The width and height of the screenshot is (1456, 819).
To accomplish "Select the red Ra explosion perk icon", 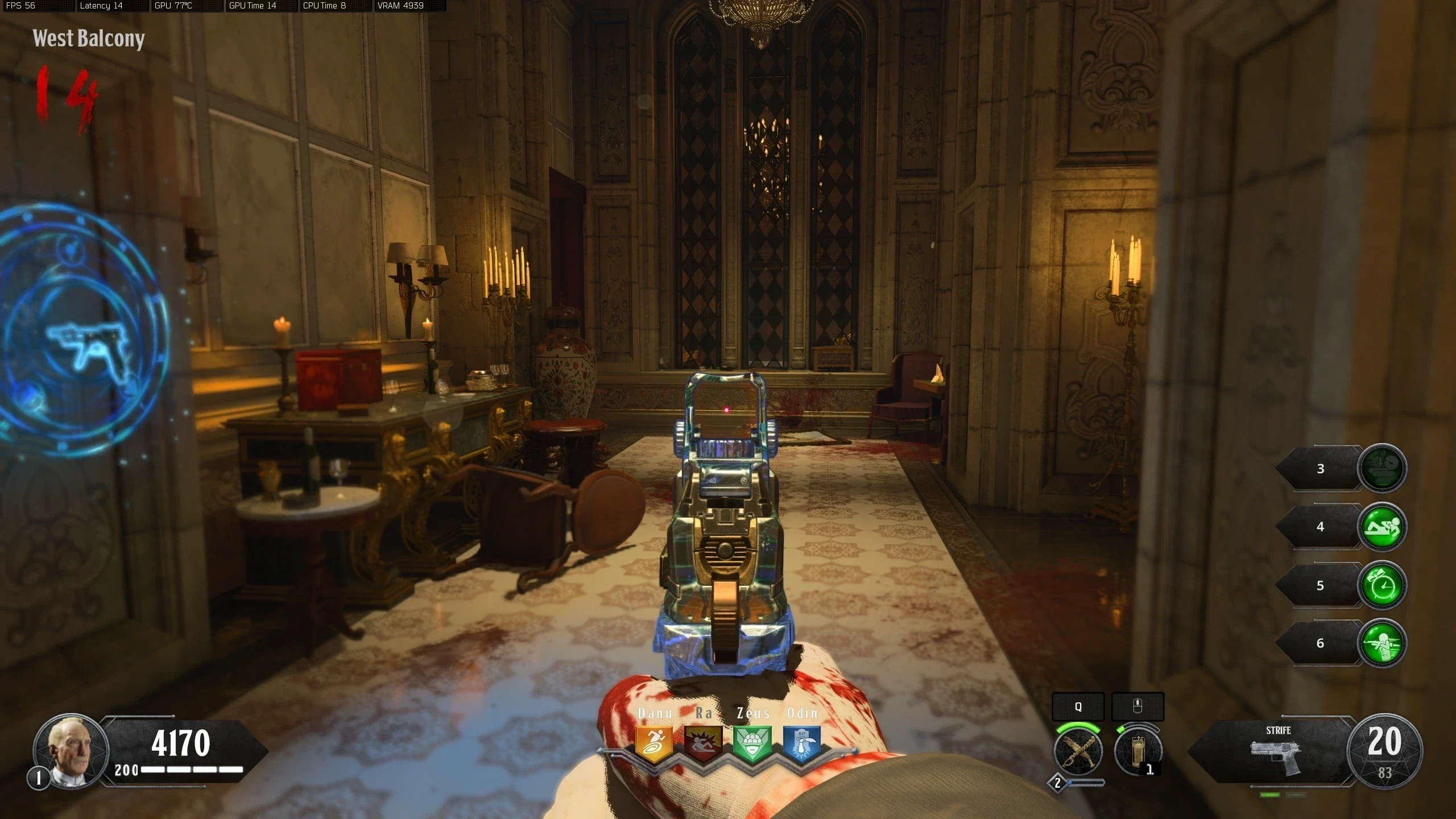I will (703, 744).
